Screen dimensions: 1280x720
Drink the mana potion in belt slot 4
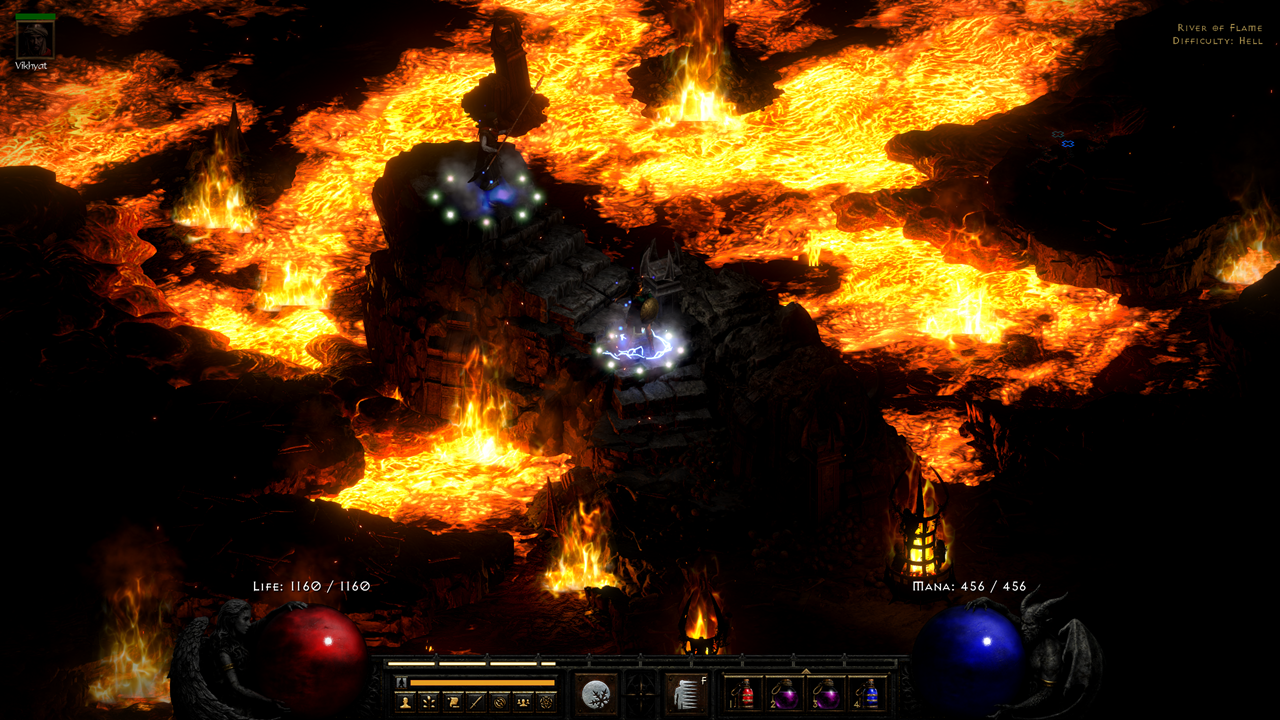tap(869, 693)
